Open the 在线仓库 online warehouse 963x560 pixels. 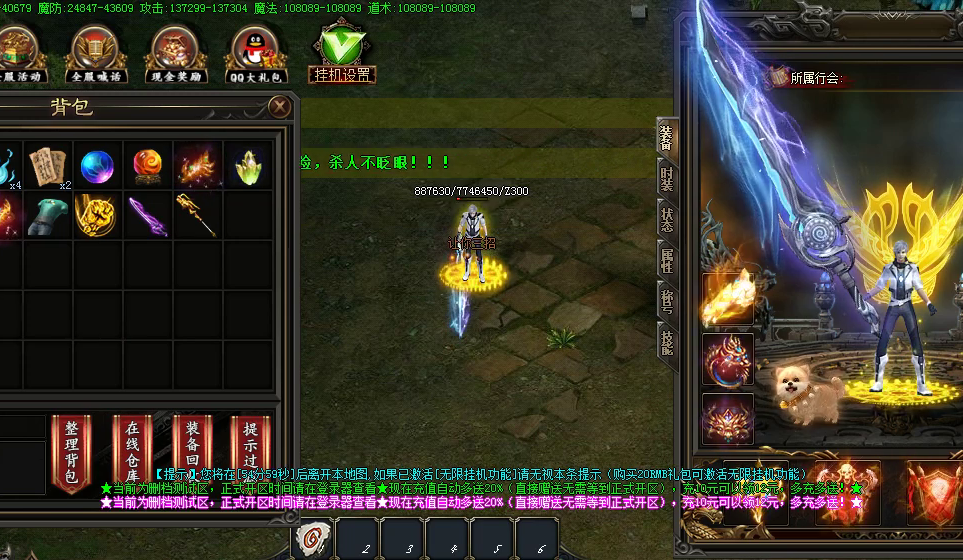132,453
